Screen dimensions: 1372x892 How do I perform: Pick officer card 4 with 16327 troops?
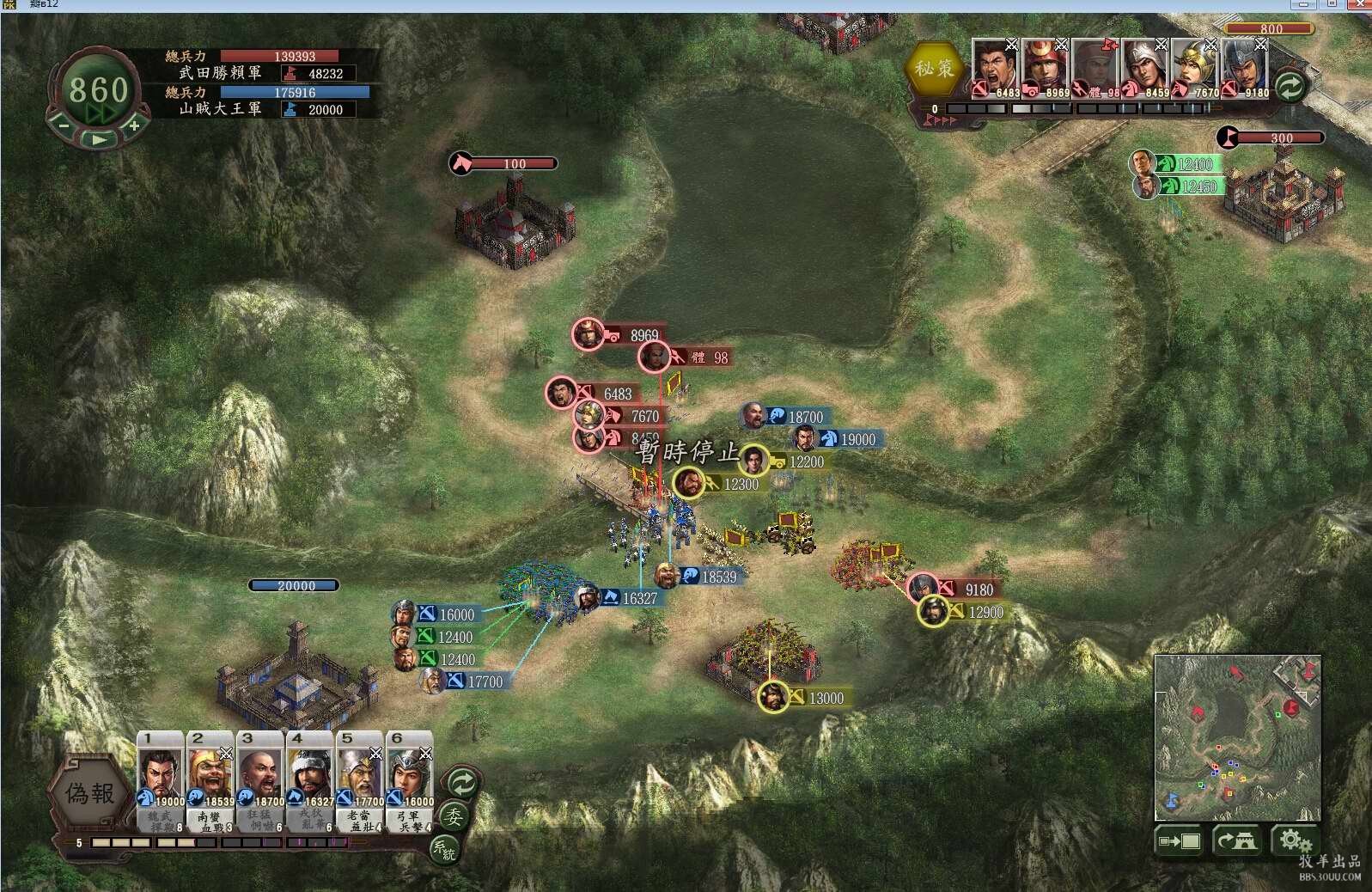(x=310, y=781)
